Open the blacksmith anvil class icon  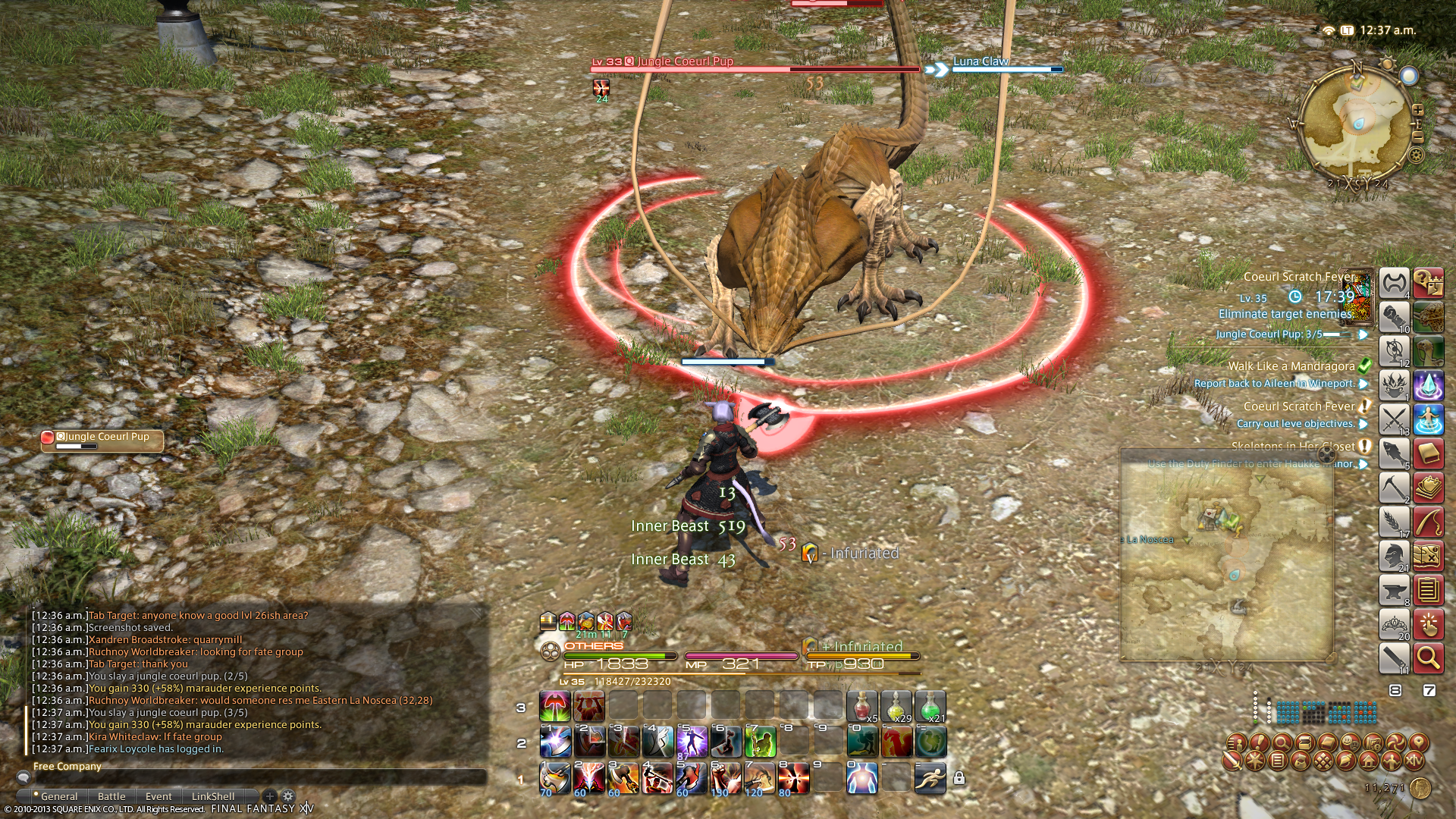[x=1394, y=590]
